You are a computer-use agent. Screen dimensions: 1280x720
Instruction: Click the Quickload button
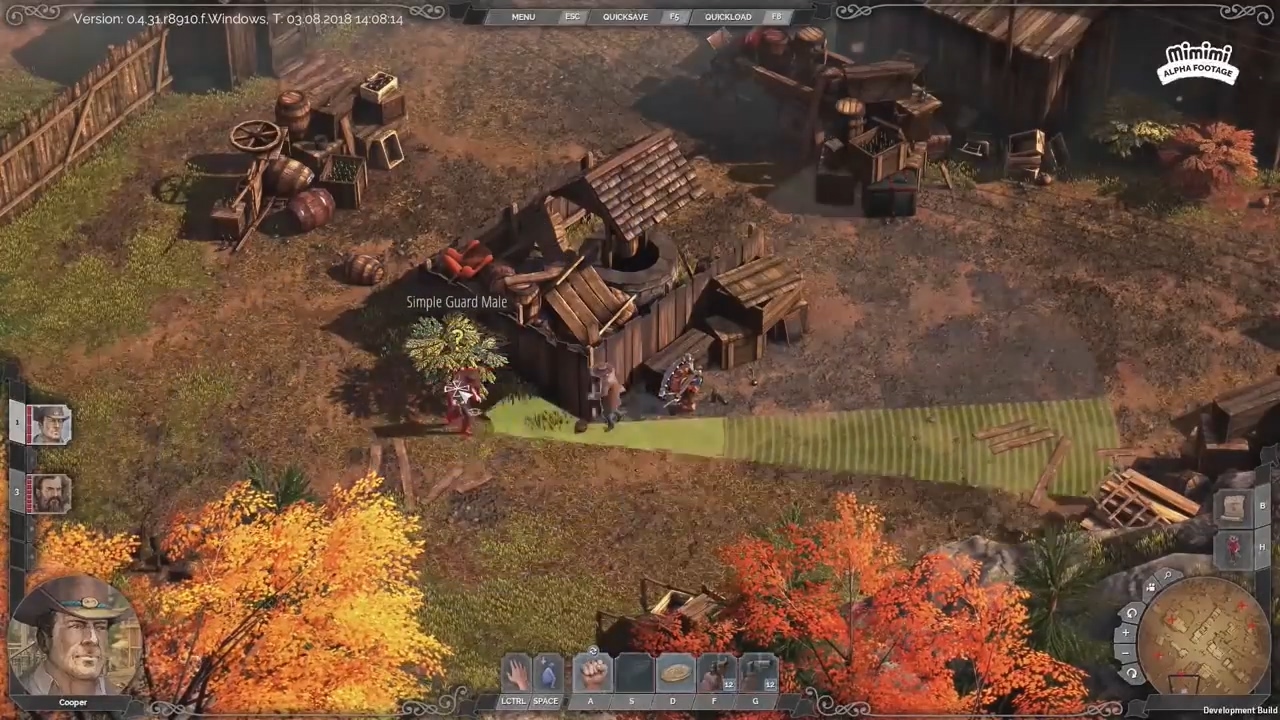pyautogui.click(x=727, y=17)
